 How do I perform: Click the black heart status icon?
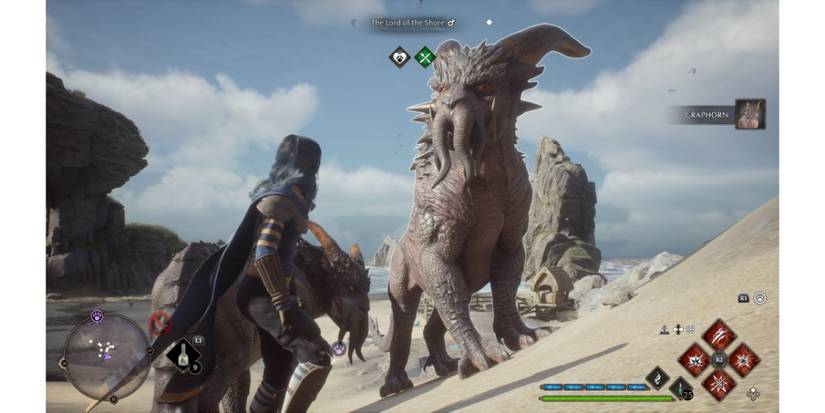pos(399,57)
